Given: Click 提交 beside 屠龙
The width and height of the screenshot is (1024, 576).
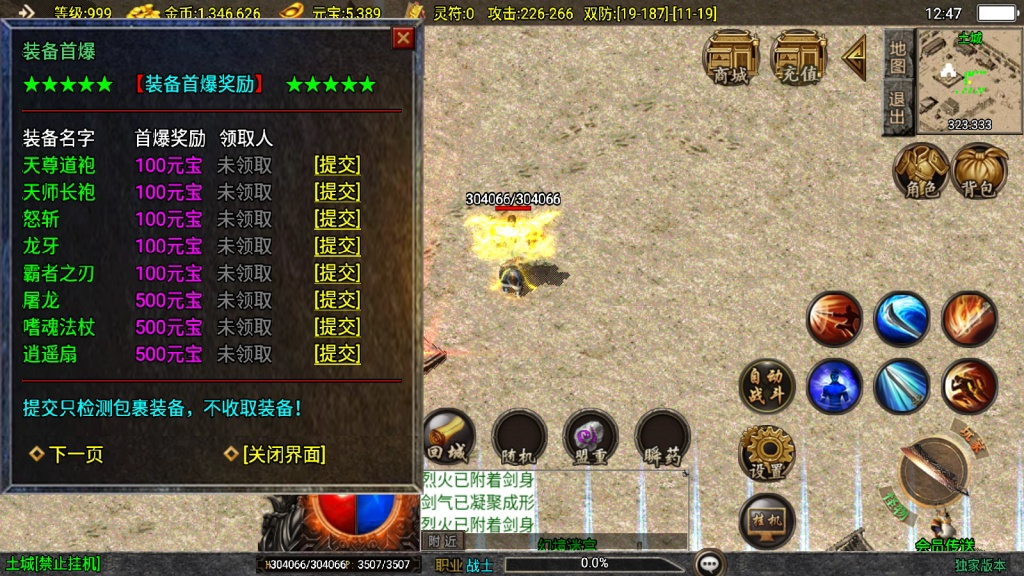Looking at the screenshot, I should pyautogui.click(x=337, y=300).
